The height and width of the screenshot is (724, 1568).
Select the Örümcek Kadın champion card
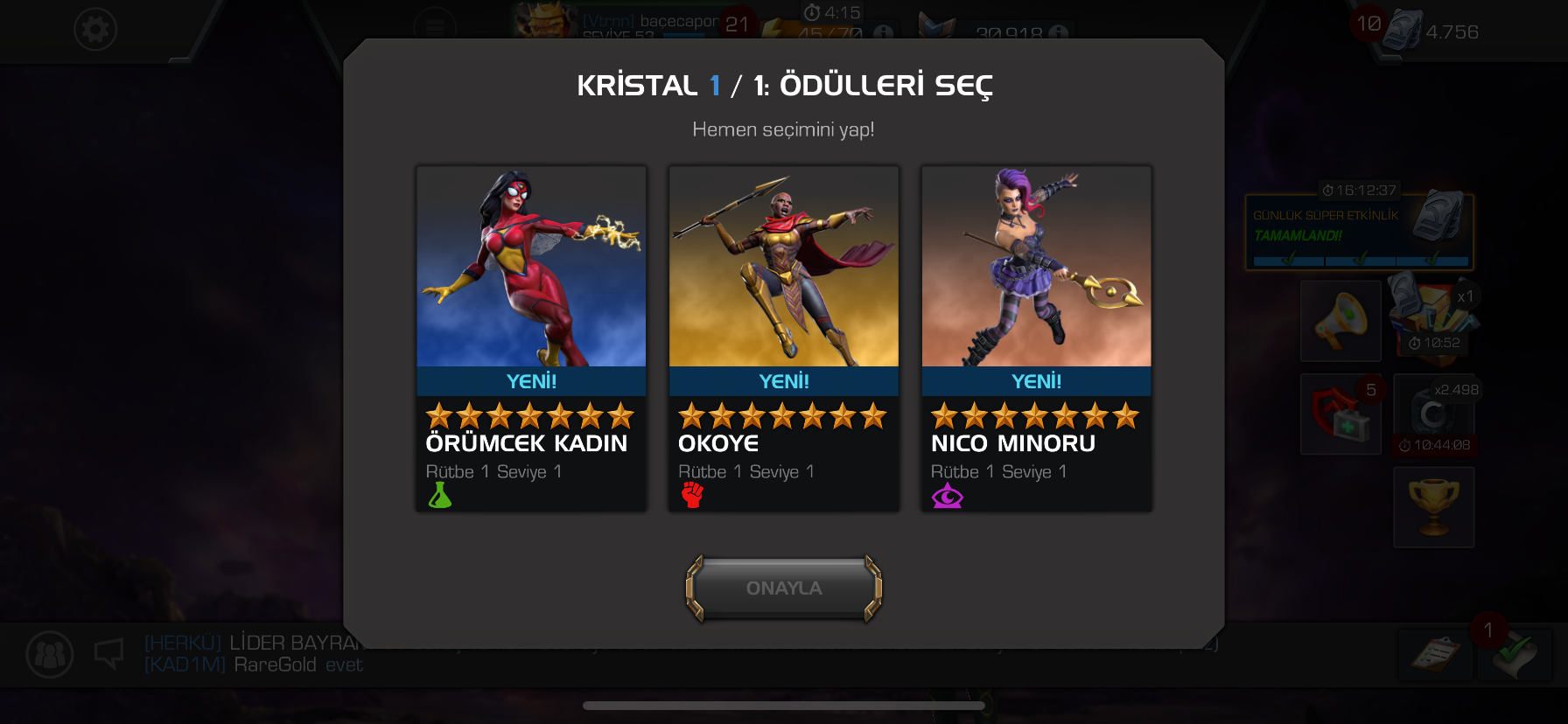531,338
